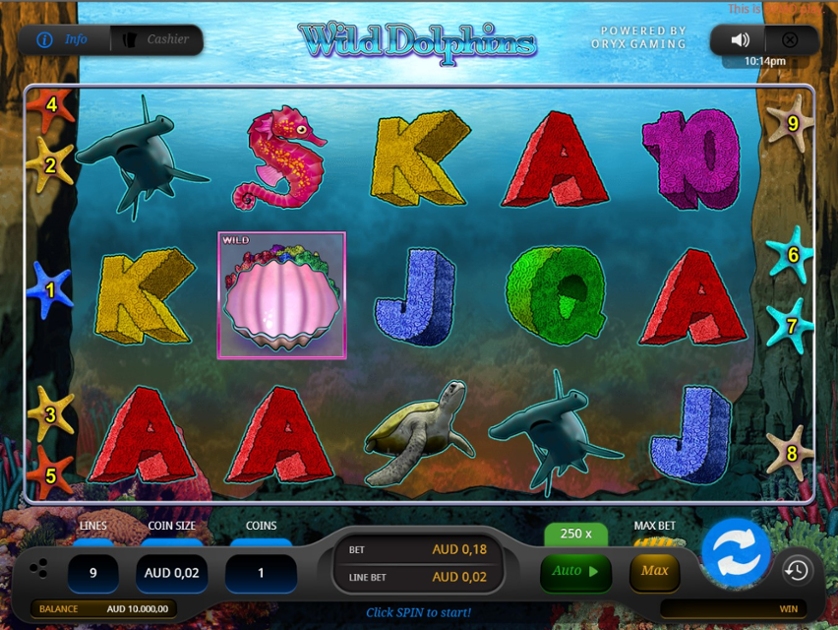
Task: Open the Info panel
Action: point(64,40)
